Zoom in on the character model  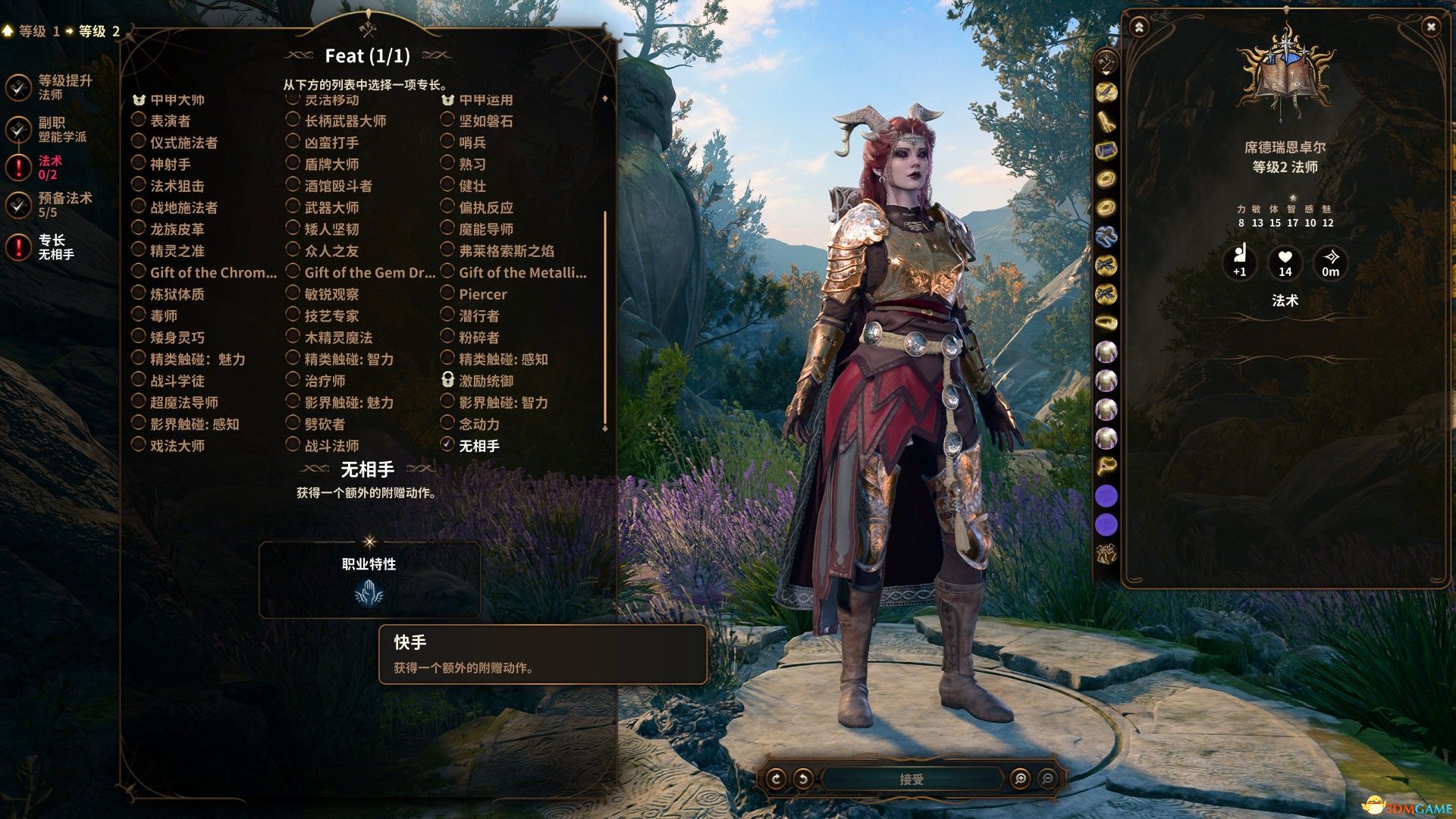coord(1020,779)
